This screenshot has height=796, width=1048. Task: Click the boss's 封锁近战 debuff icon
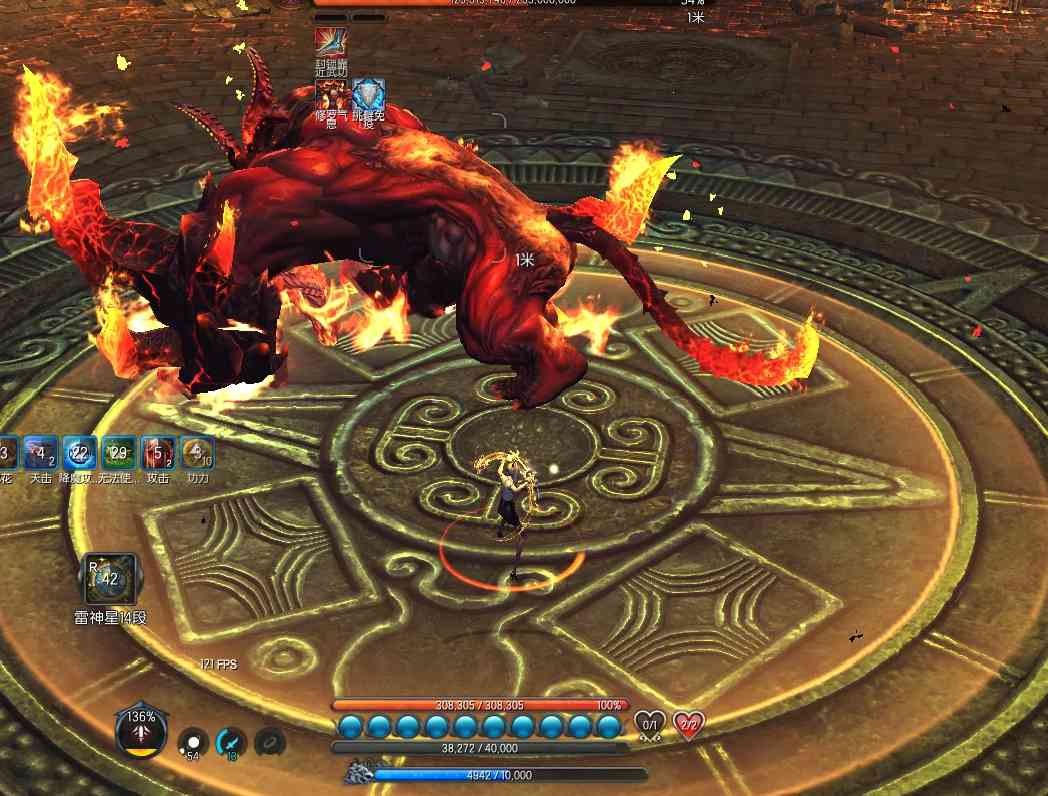(330, 43)
